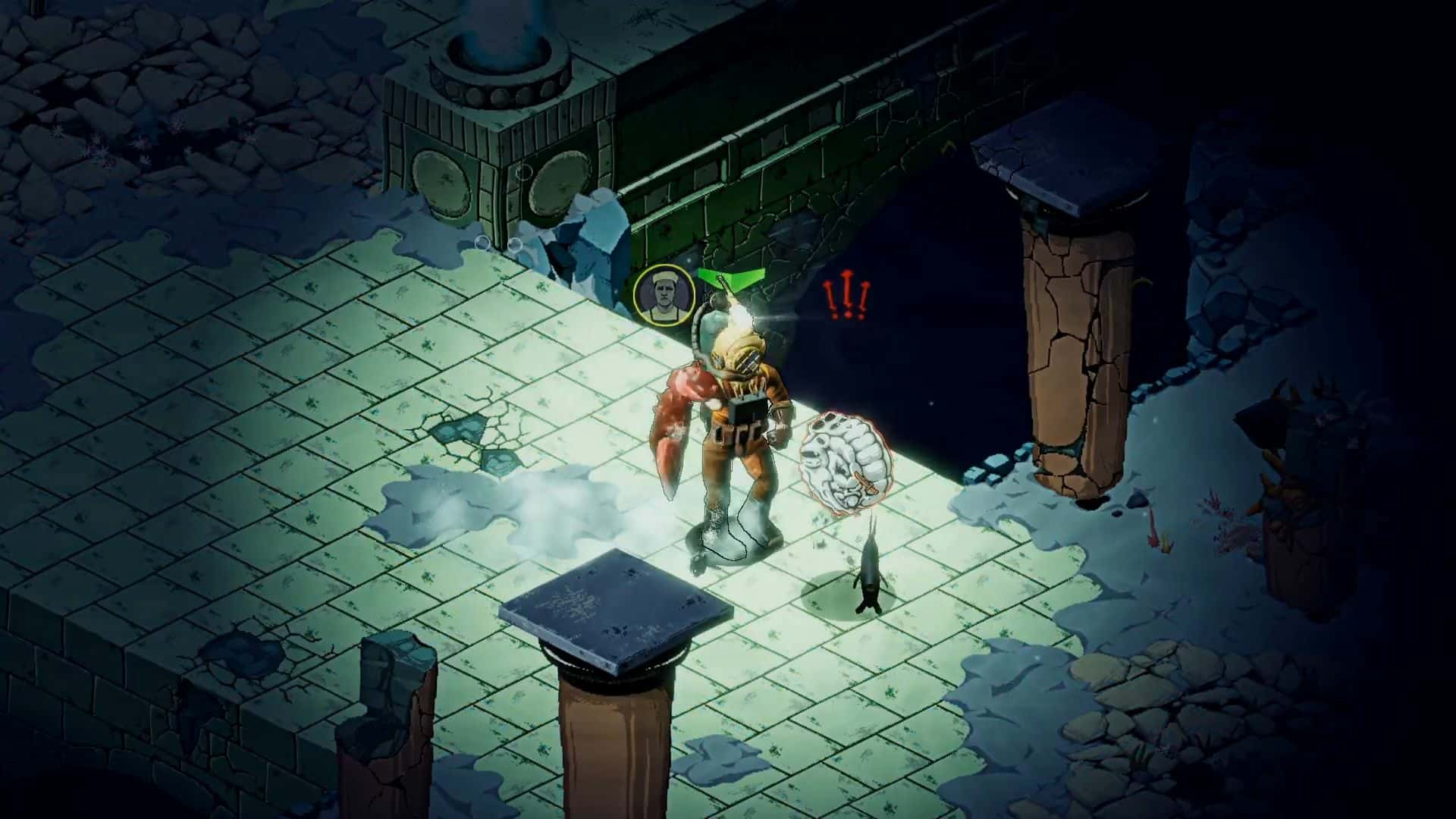Image resolution: width=1456 pixels, height=819 pixels.
Task: Select the green objective arrow marker
Action: point(730,281)
